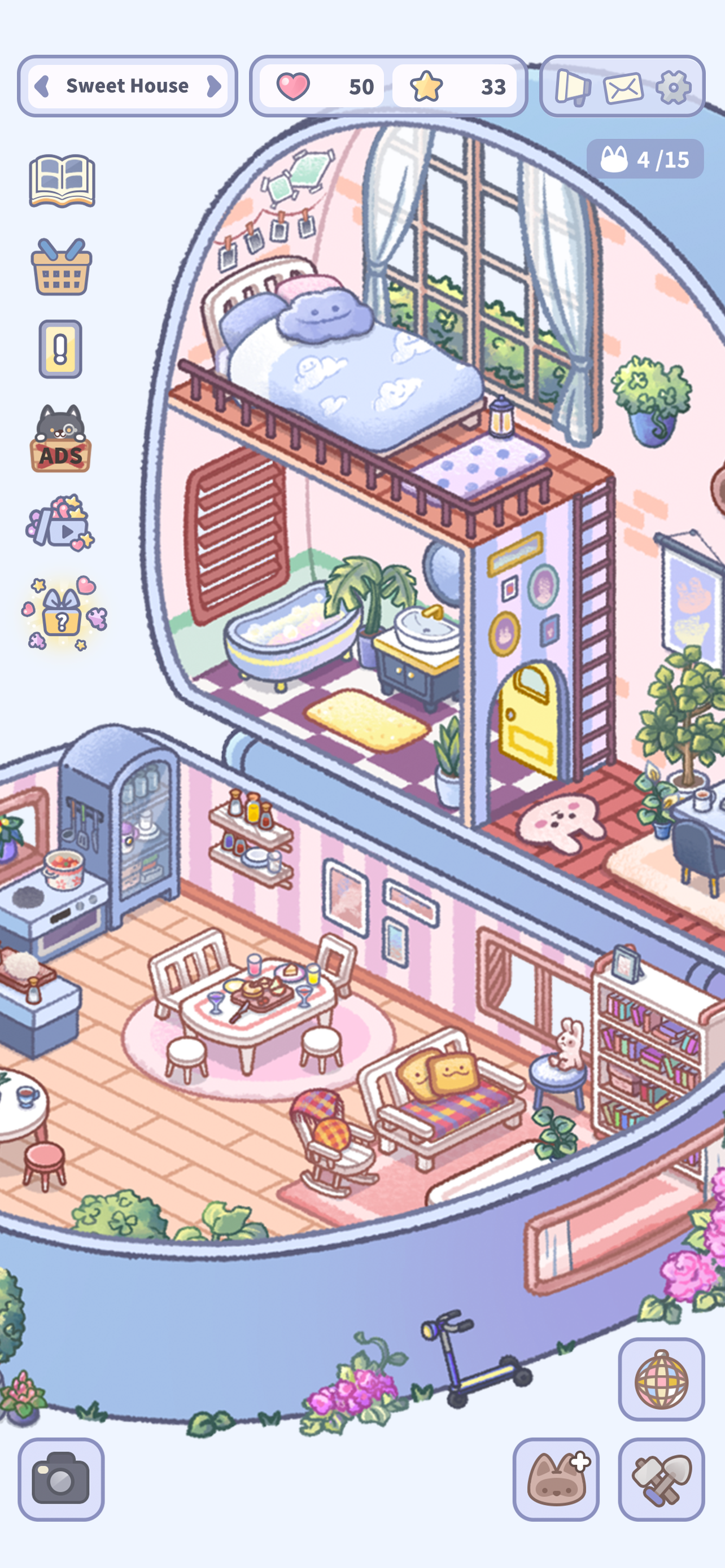Switch to previous house with left arrow

(x=42, y=86)
